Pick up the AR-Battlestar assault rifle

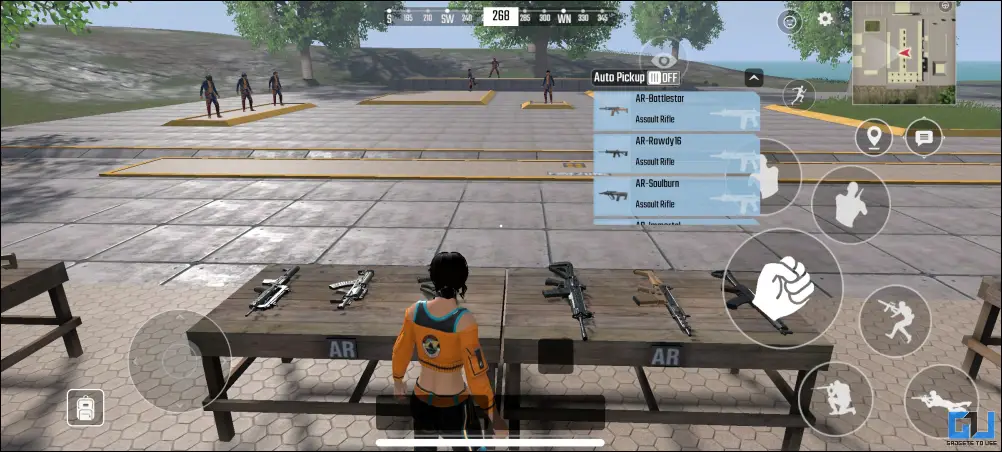(676, 111)
